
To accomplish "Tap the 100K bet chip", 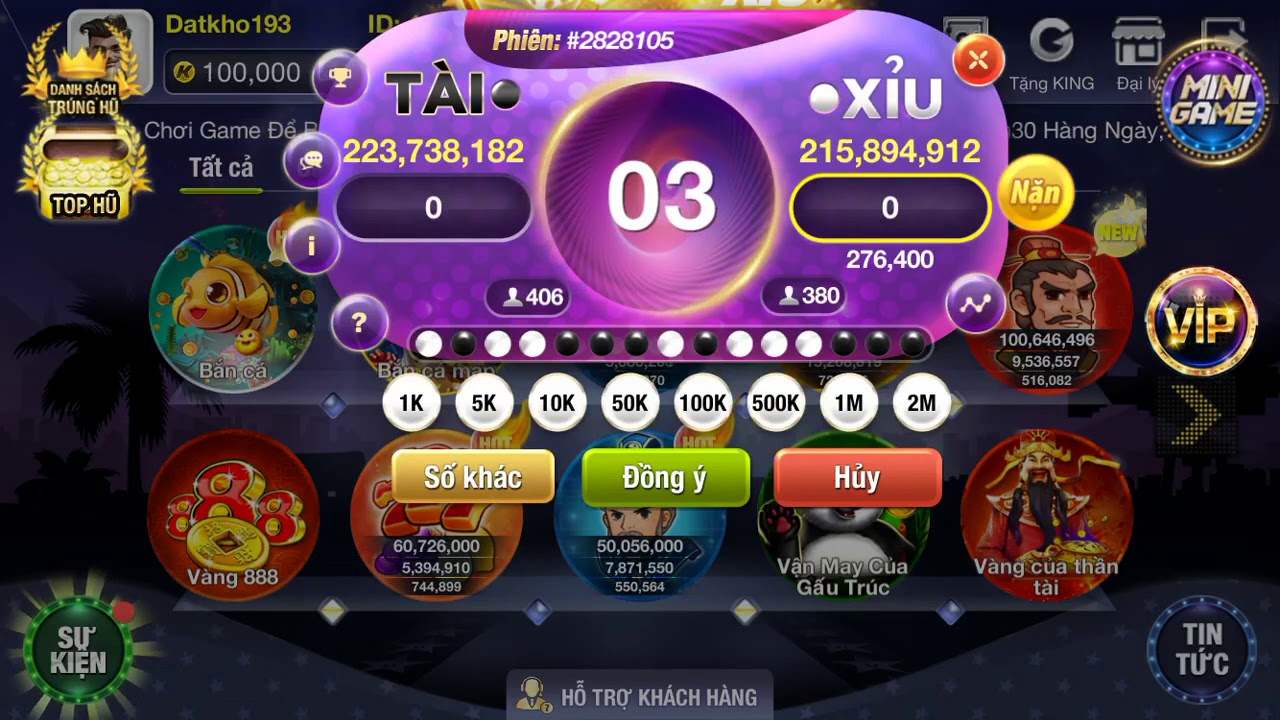I will 703,403.
